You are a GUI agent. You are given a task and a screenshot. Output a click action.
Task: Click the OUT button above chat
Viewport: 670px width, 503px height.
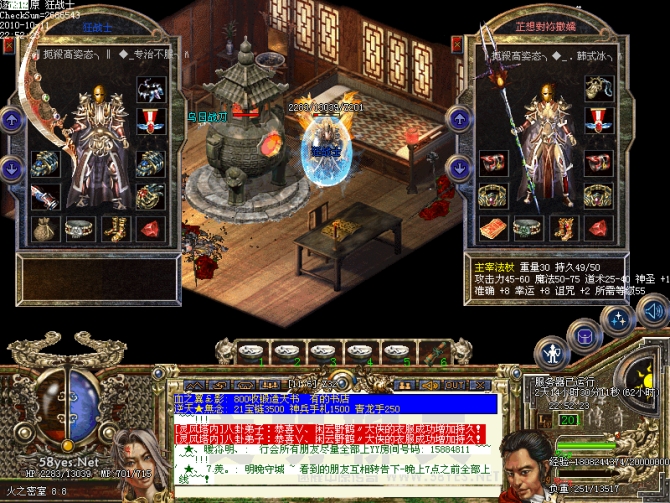pos(453,384)
